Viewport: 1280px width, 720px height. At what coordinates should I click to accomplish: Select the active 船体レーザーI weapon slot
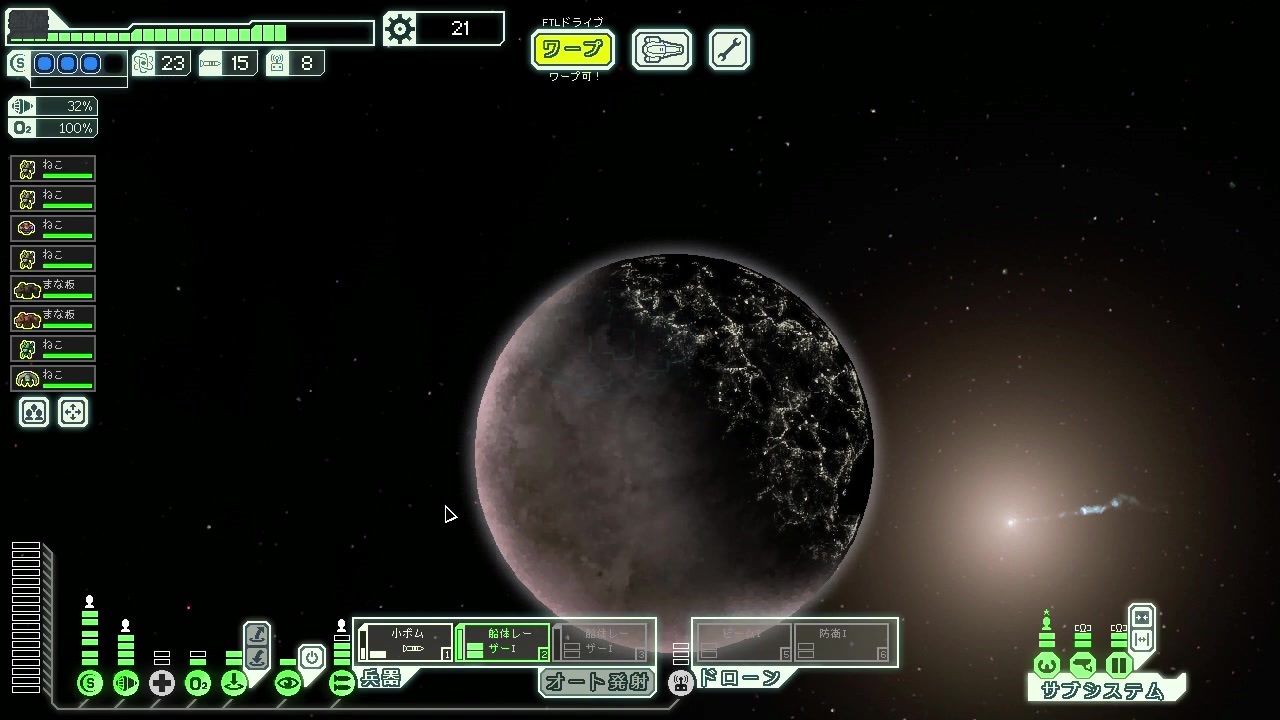503,642
